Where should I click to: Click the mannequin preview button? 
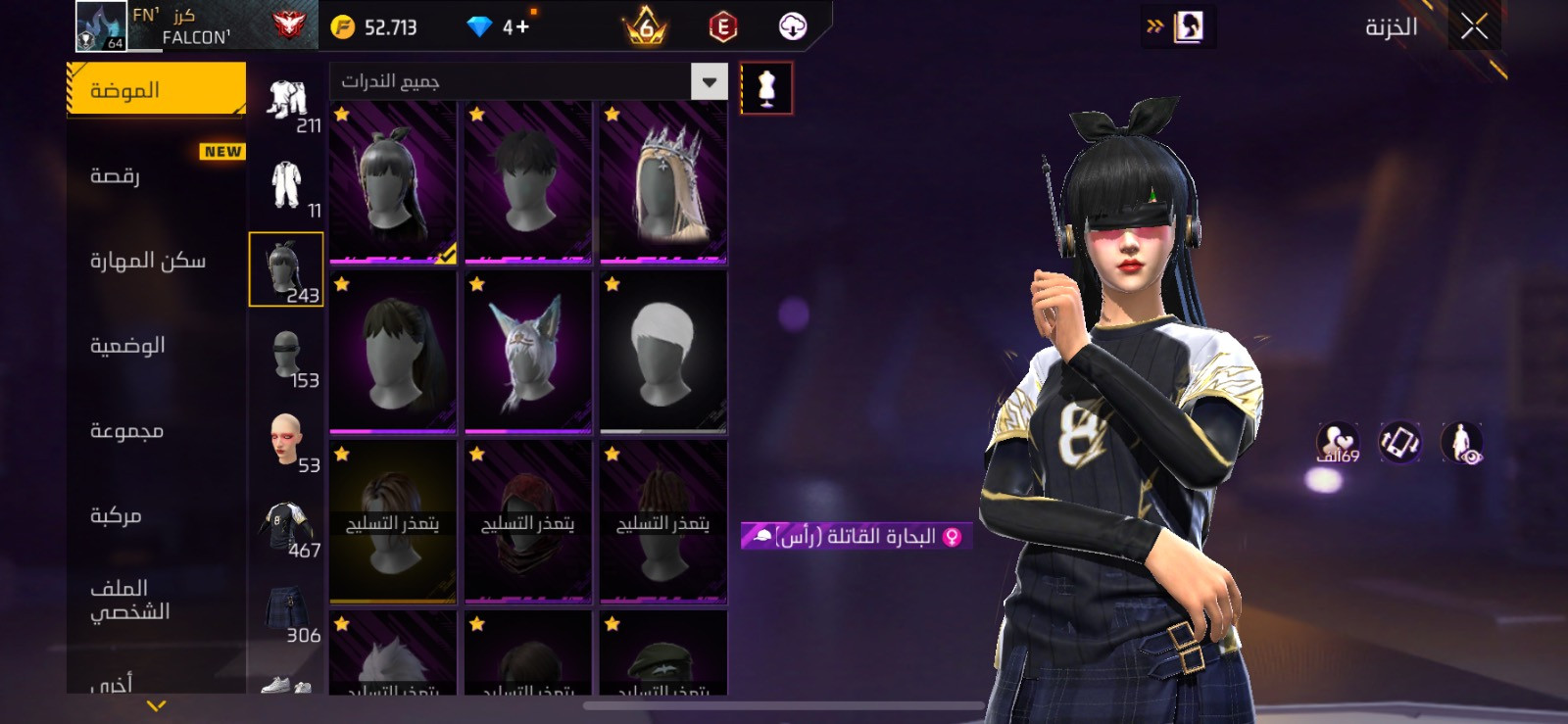[766, 88]
